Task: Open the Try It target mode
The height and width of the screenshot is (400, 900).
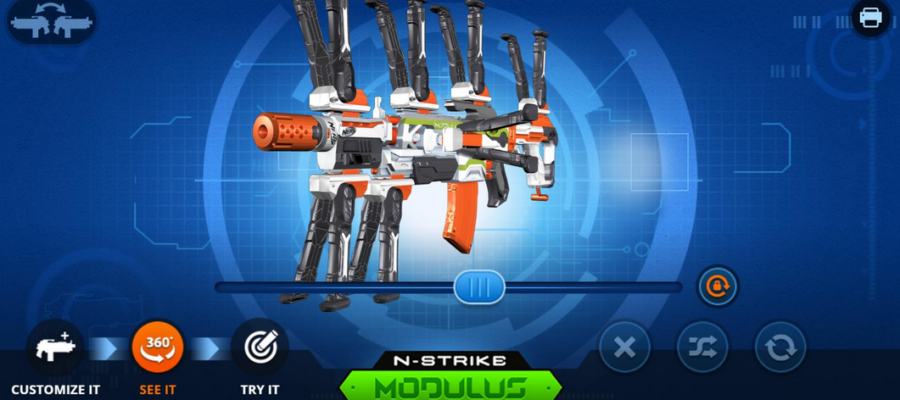Action: (x=259, y=348)
